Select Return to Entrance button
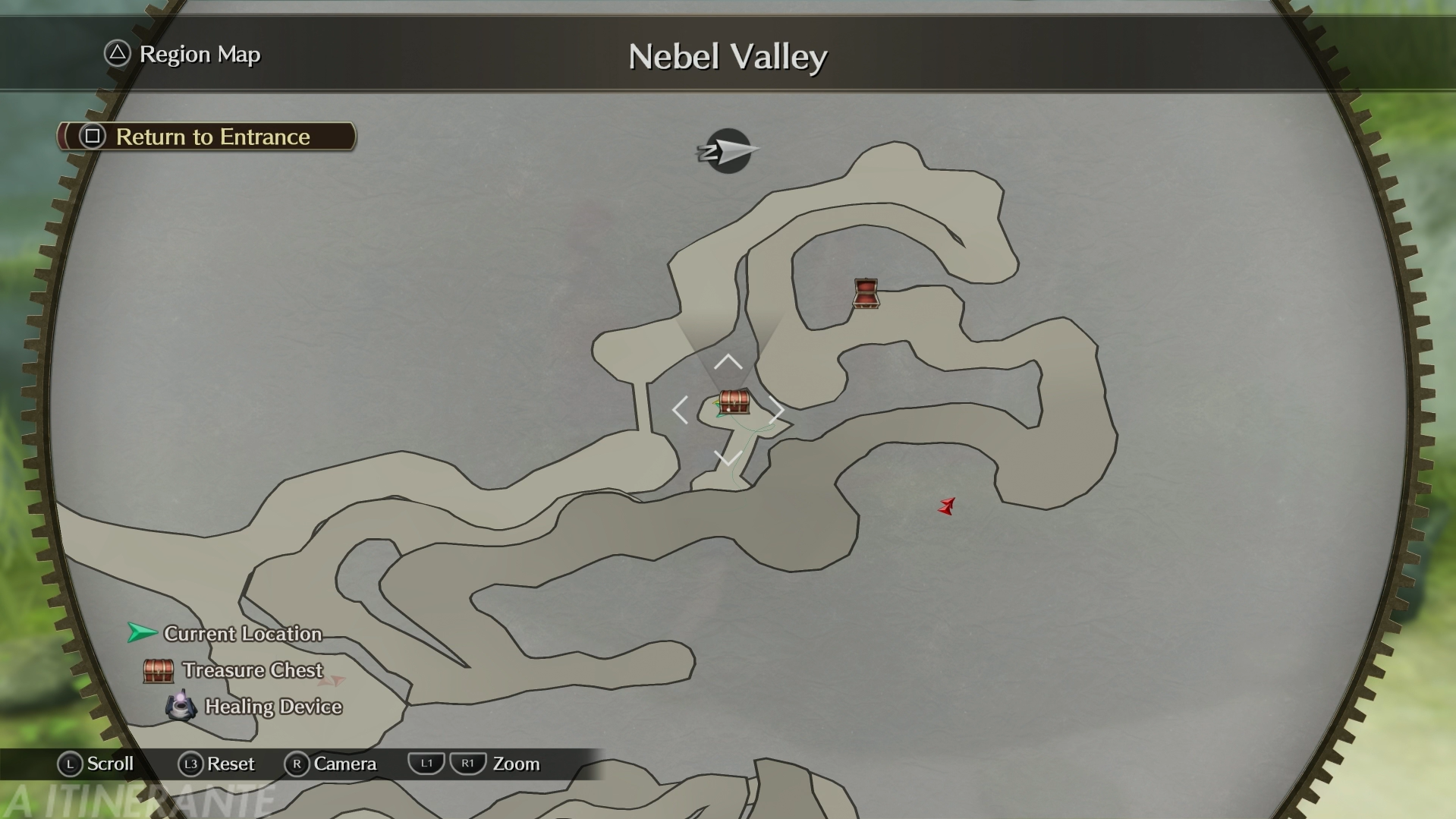Image resolution: width=1456 pixels, height=819 pixels. [206, 137]
